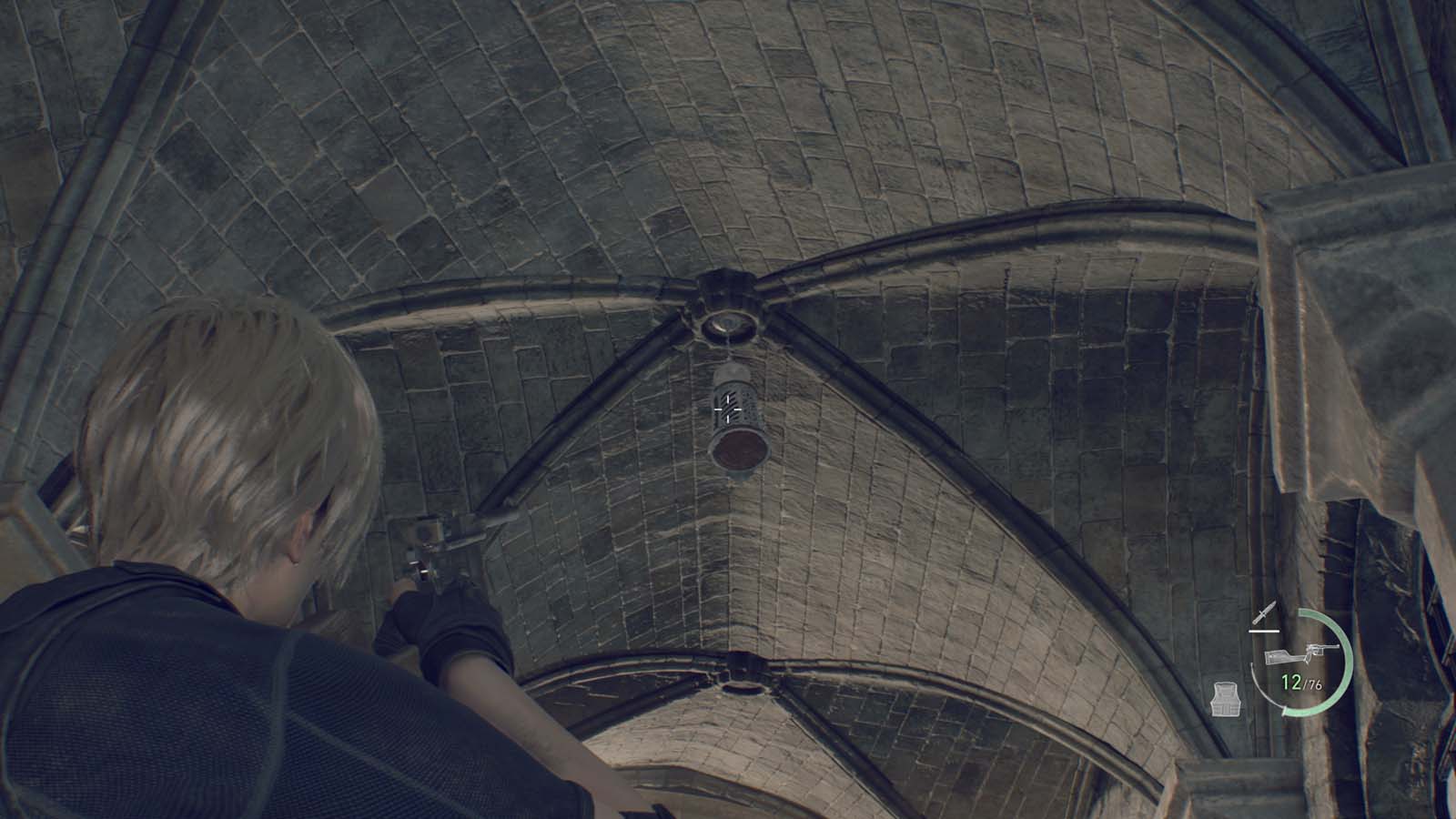Viewport: 1456px width, 819px height.
Task: Click the white divider under the knife icon
Action: pyautogui.click(x=1264, y=631)
